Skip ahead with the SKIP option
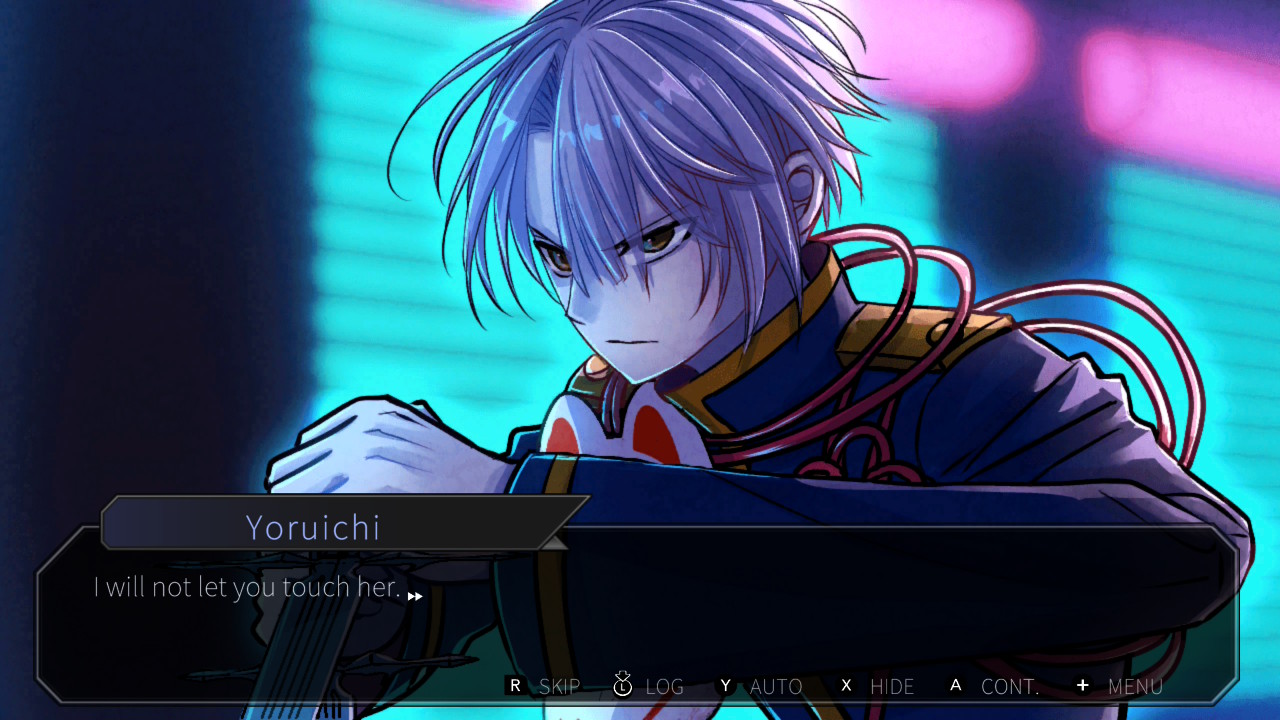Screen dimensions: 1280x720 click(545, 686)
